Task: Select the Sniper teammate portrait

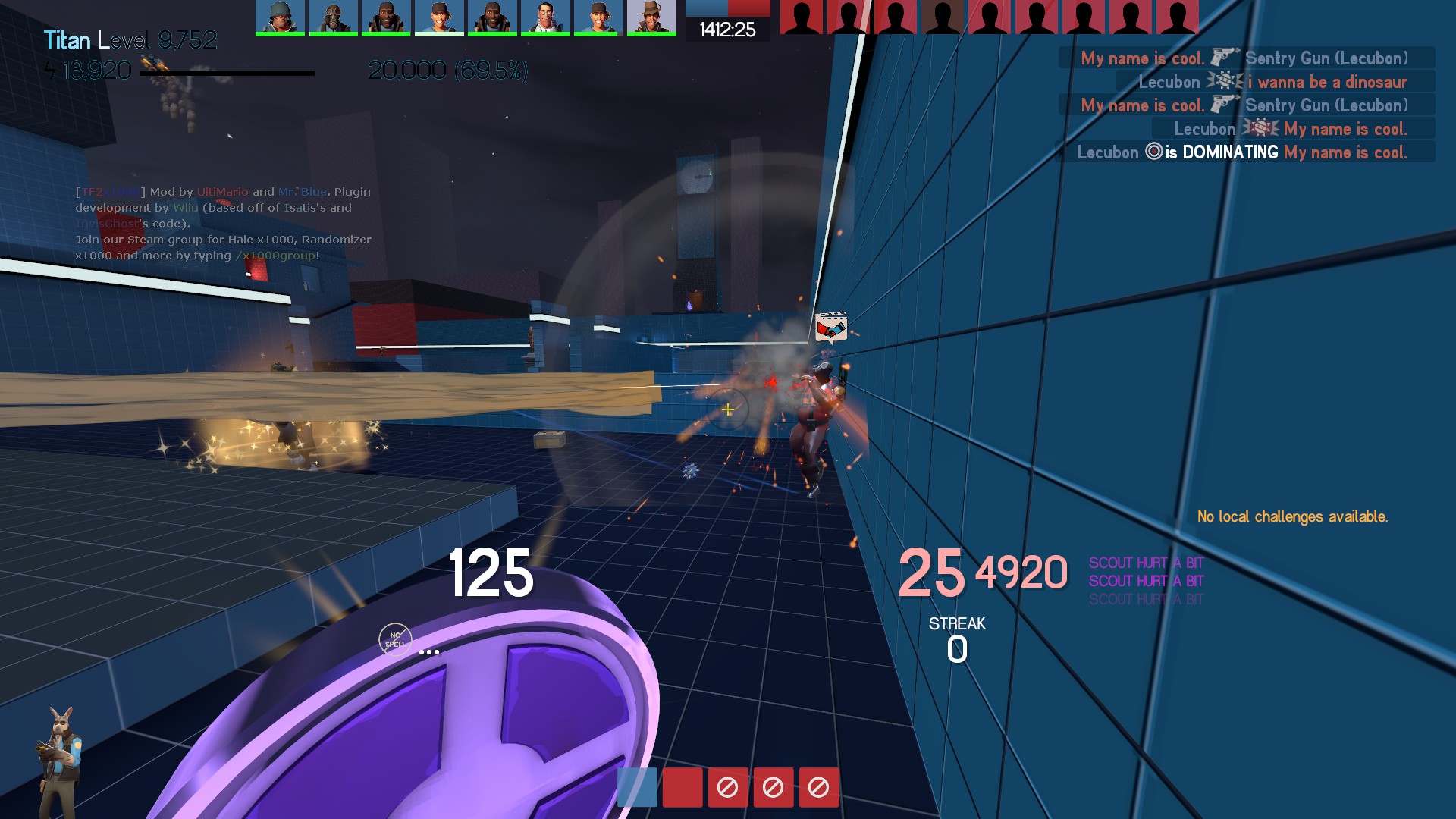Action: tap(651, 17)
